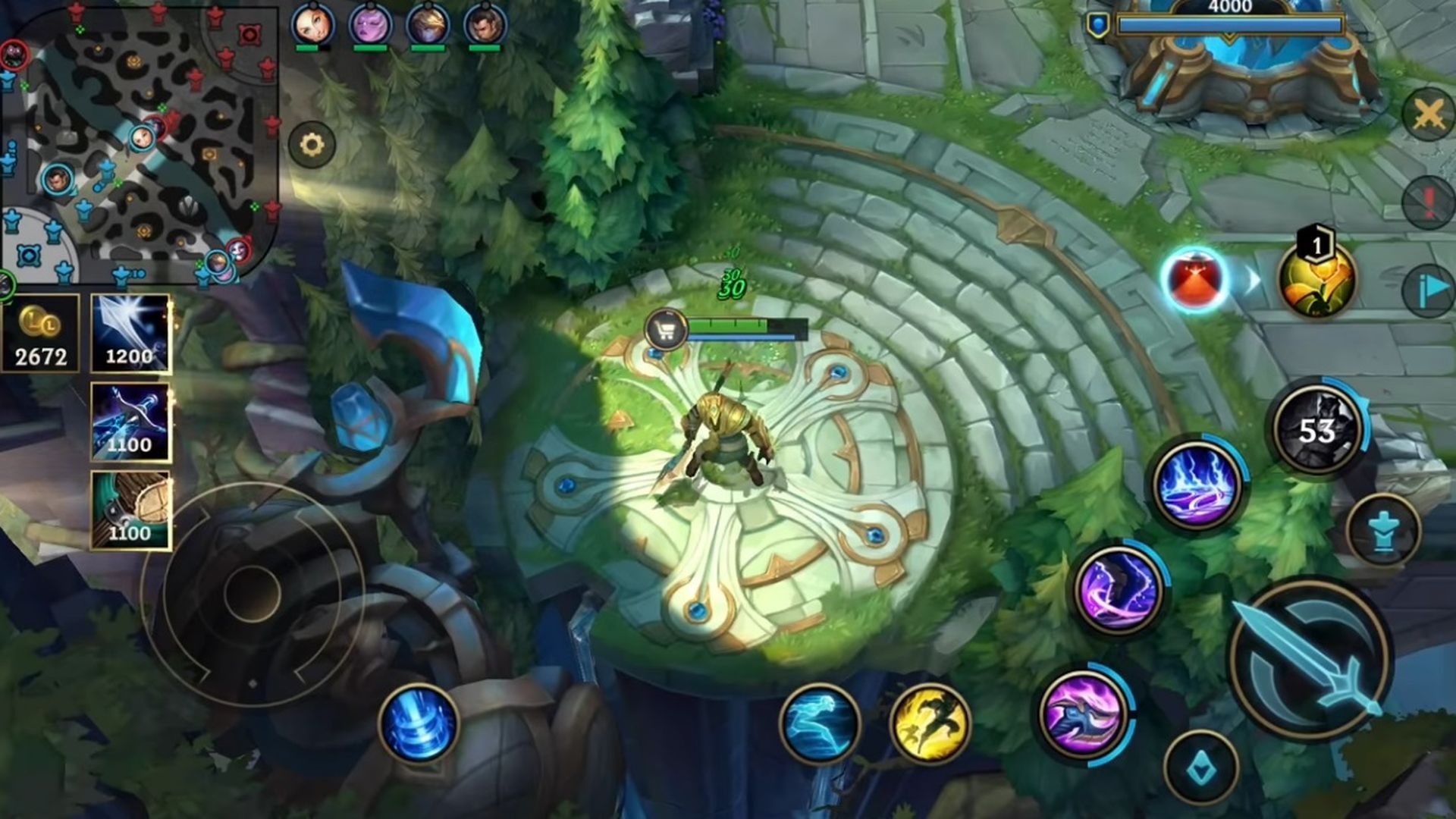Cast the purple slash ability
The height and width of the screenshot is (819, 1456).
[1119, 590]
